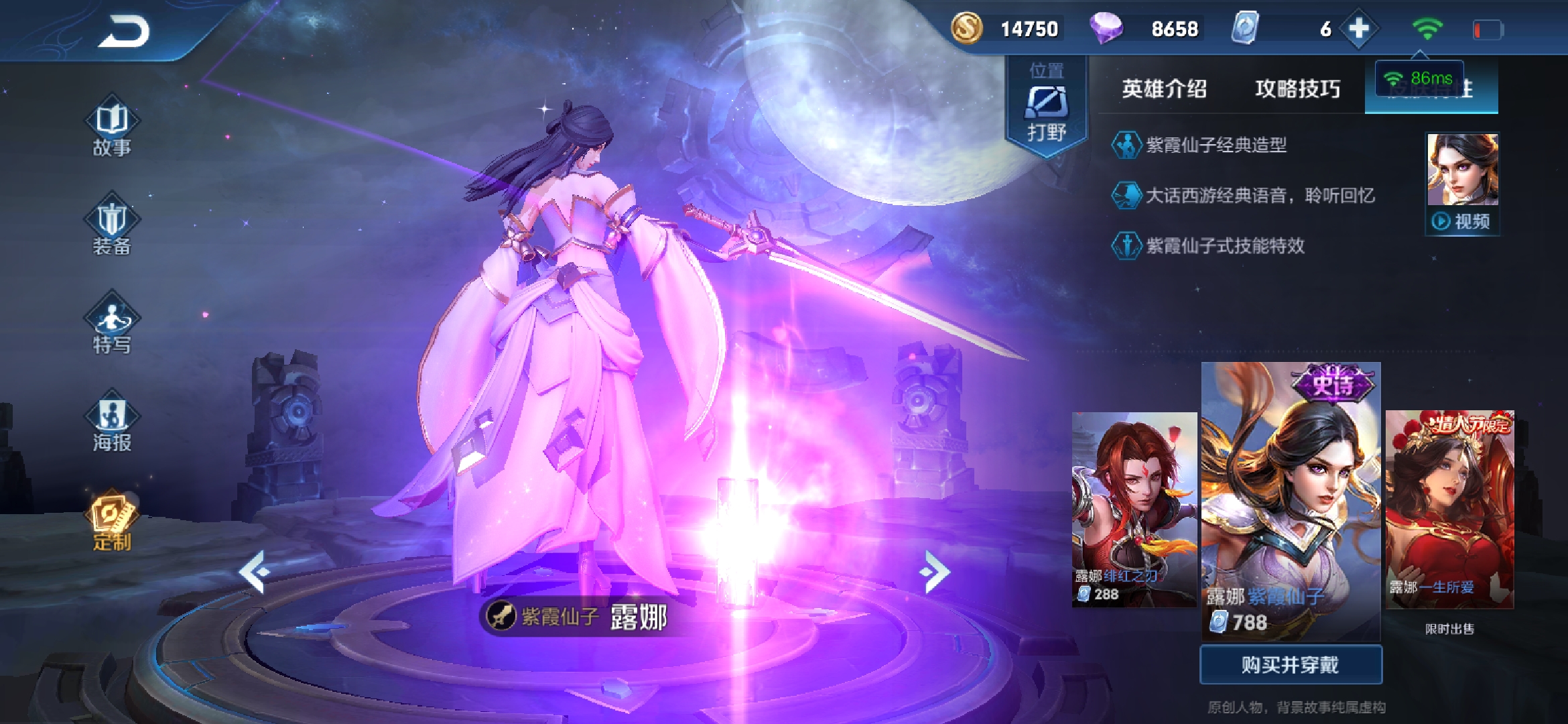
Task: Switch to the 攻略技巧 tab
Action: (1297, 88)
